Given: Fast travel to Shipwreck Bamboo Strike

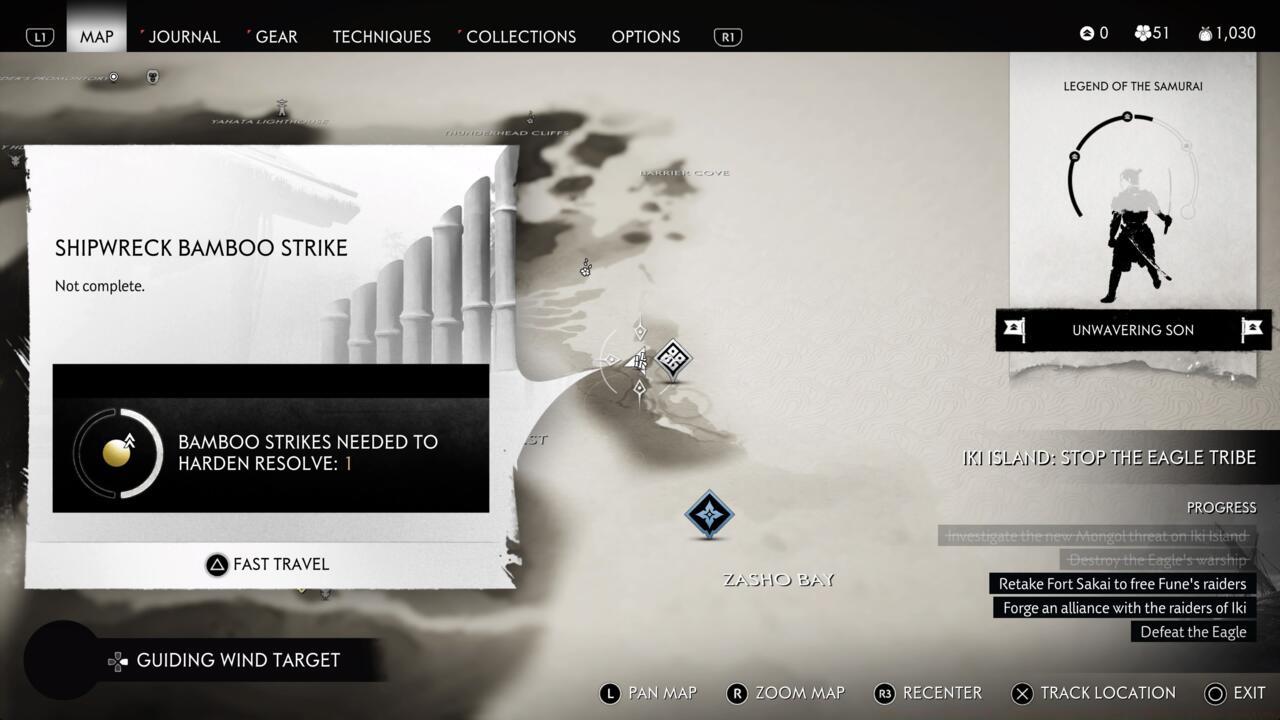Looking at the screenshot, I should (x=267, y=564).
